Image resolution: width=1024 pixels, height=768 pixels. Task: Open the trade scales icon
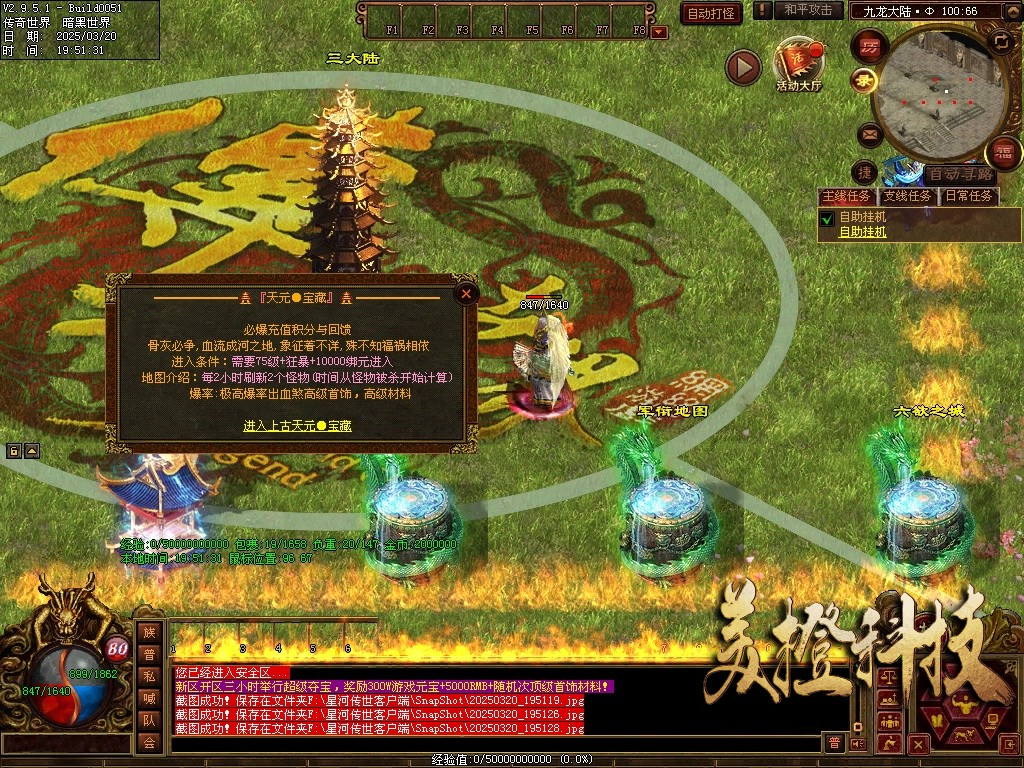click(887, 678)
